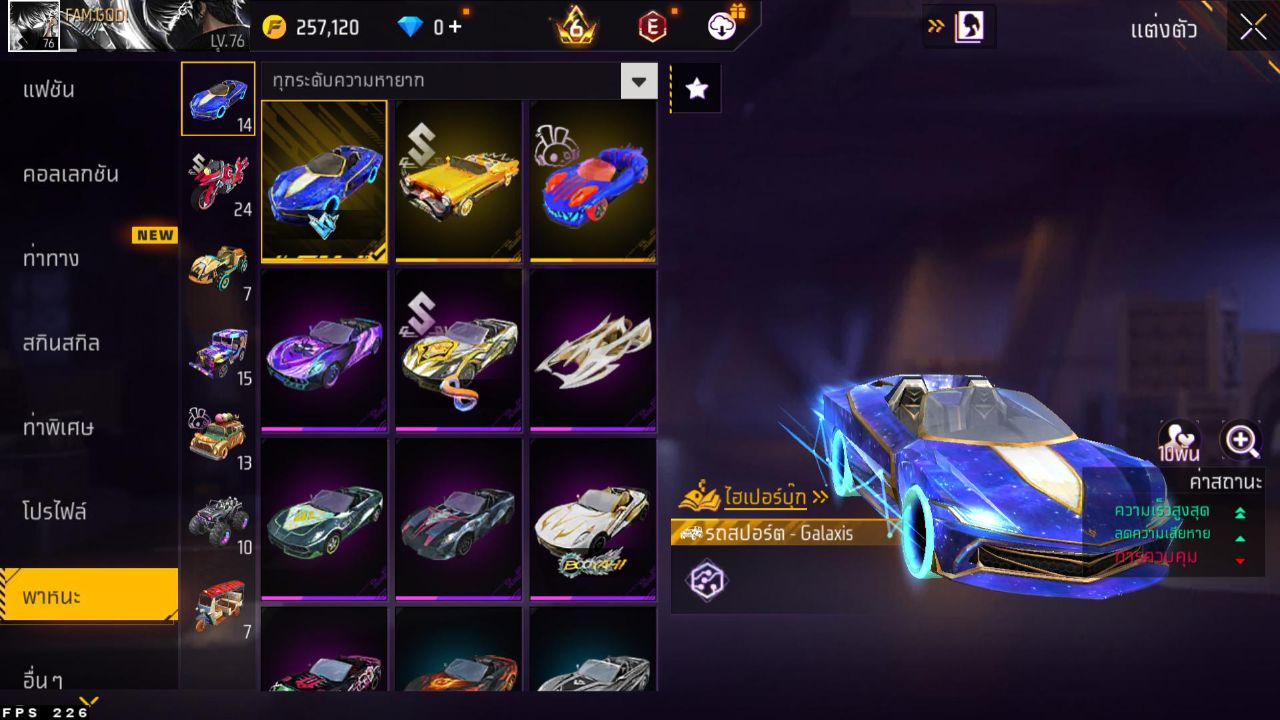Open the red E elite pass badge icon
The image size is (1280, 720).
(x=655, y=27)
